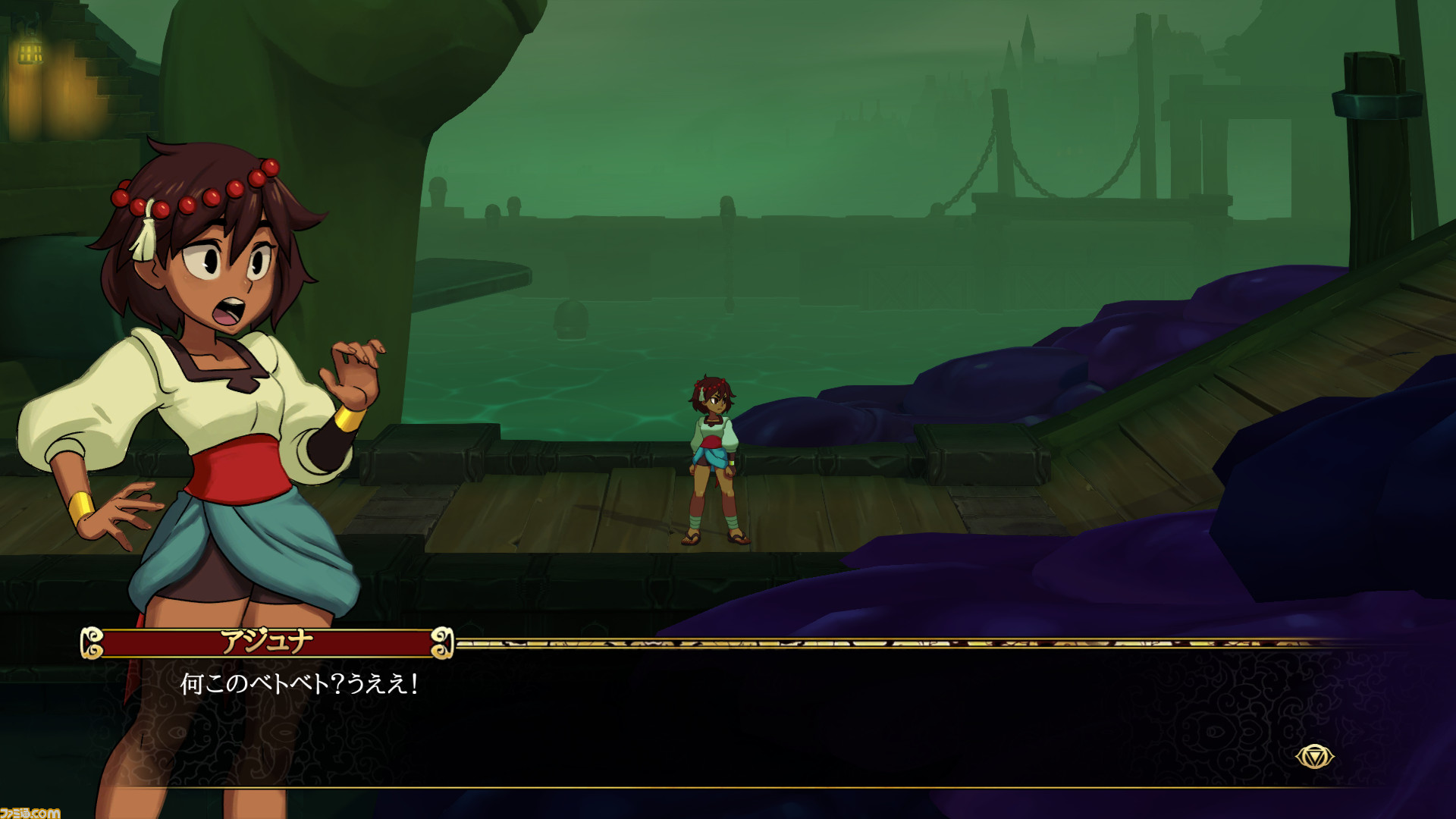Image resolution: width=1456 pixels, height=819 pixels.
Task: Advance dialogue via the golden continue icon
Action: (1314, 757)
